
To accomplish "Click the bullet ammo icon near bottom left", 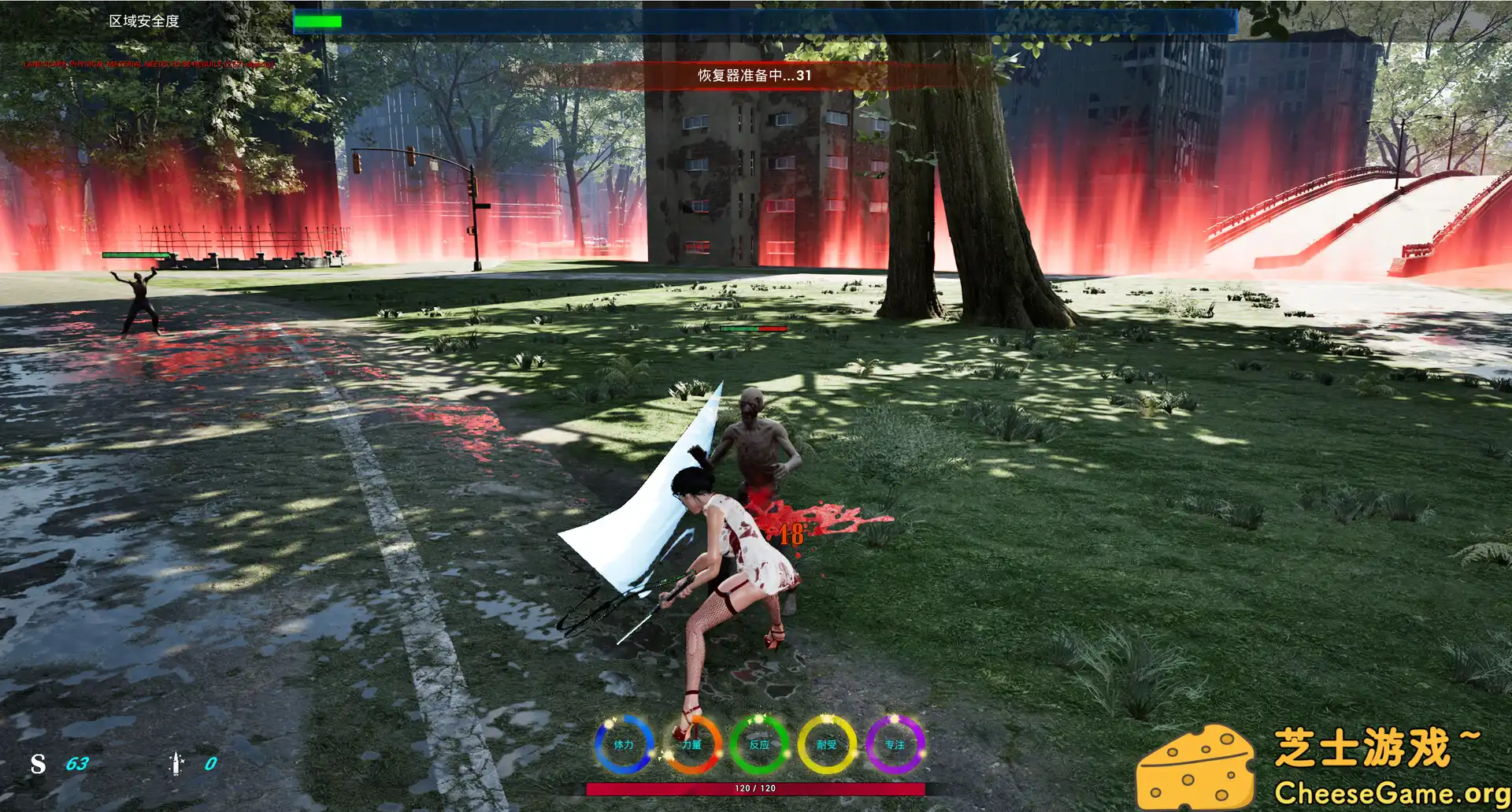I will coord(175,763).
